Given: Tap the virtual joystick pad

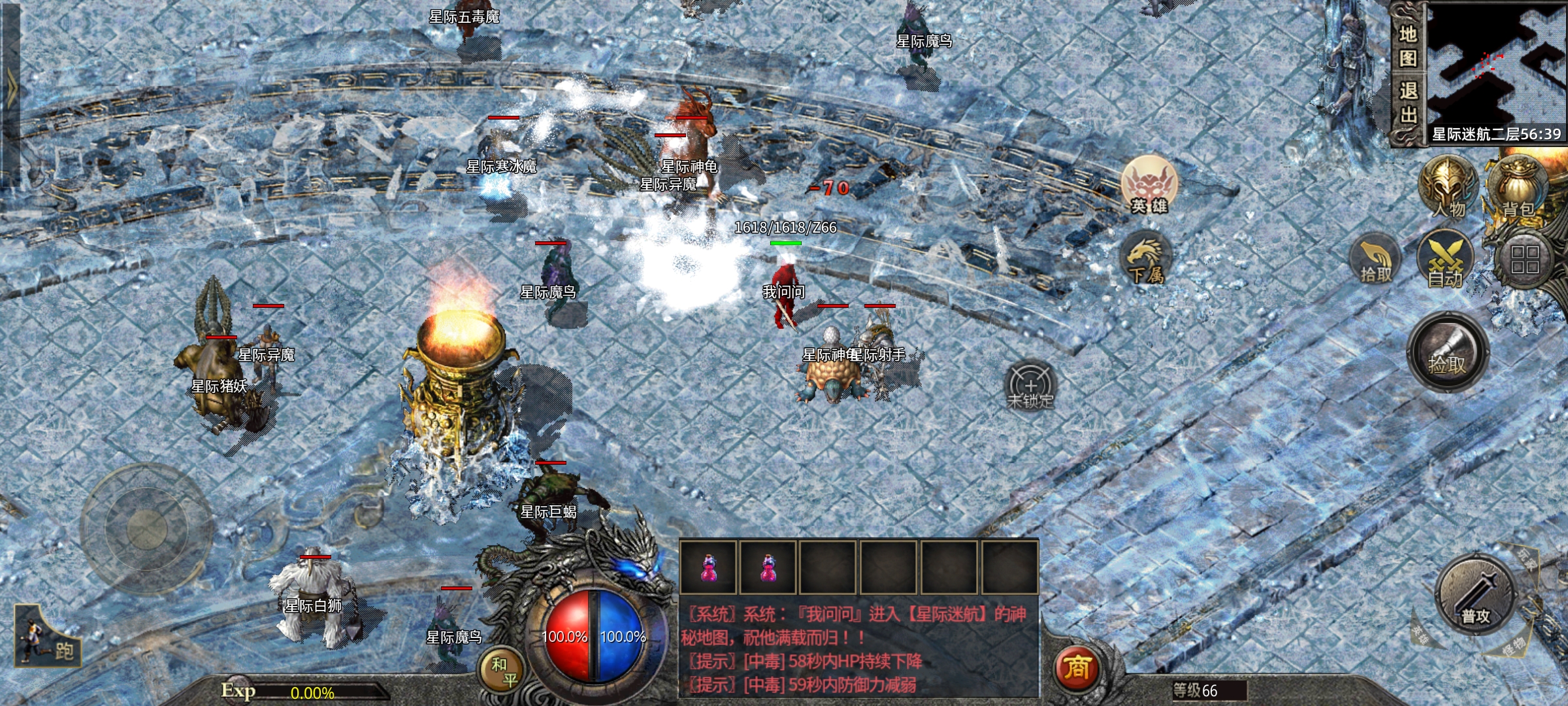Looking at the screenshot, I should (x=147, y=528).
